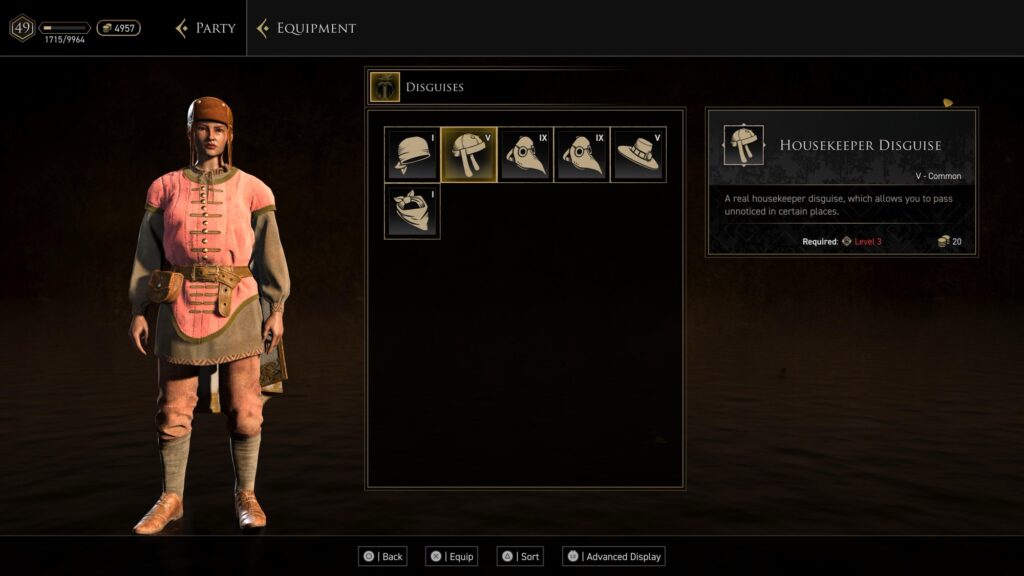This screenshot has width=1024, height=576.
Task: Select the Housekeeper Disguise slot
Action: (469, 154)
